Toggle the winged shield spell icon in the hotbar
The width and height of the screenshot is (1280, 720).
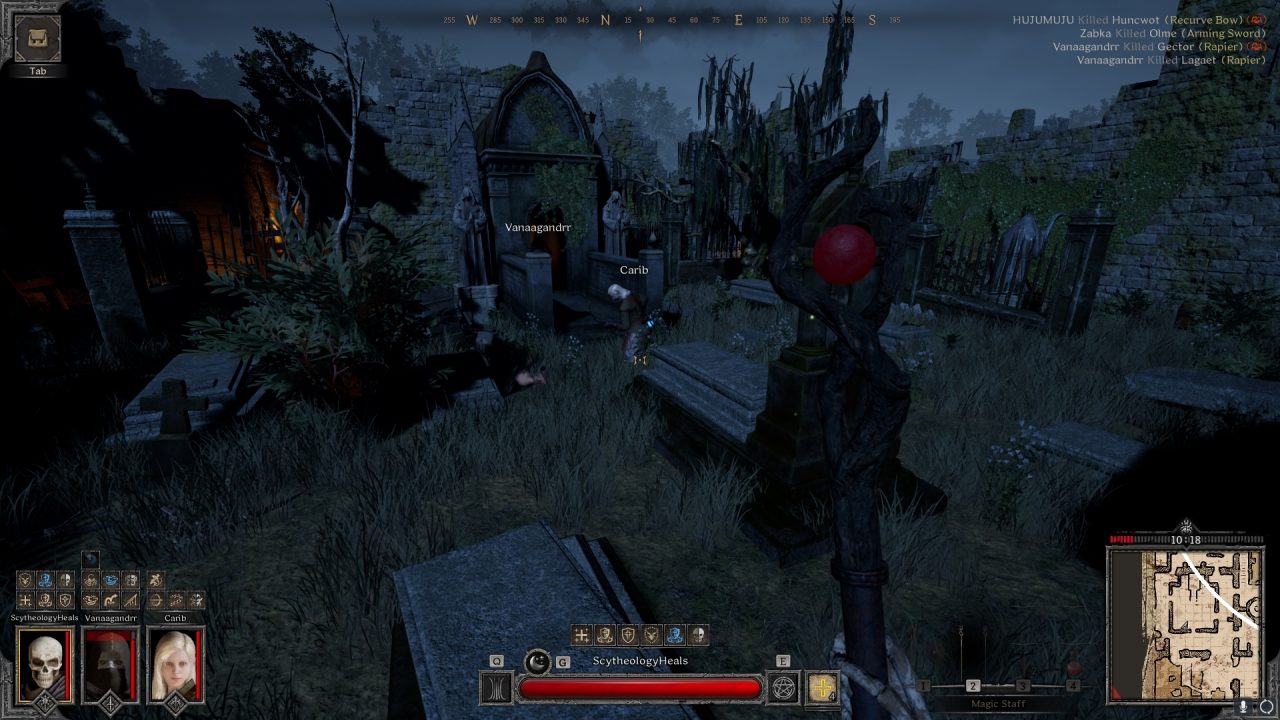pos(651,633)
